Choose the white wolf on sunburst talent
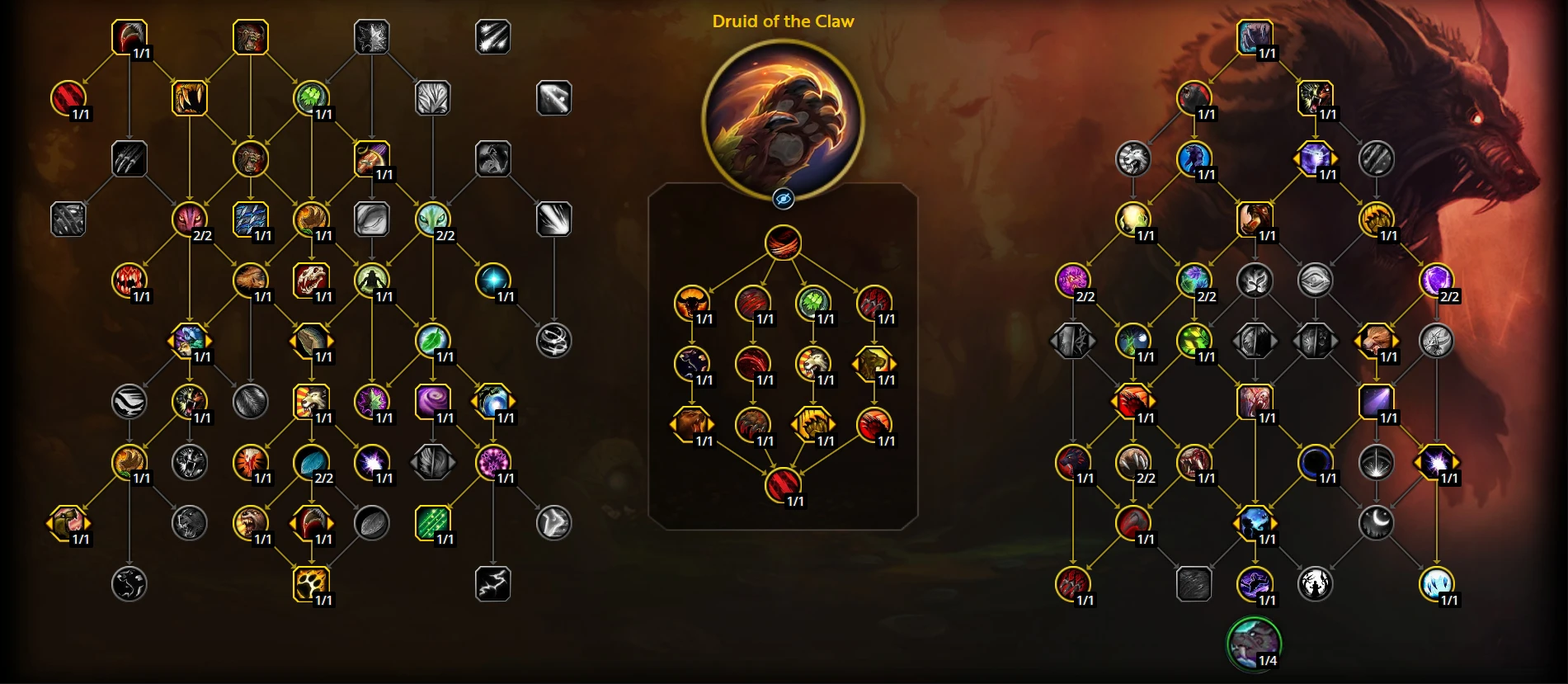1568x684 pixels. pyautogui.click(x=311, y=402)
